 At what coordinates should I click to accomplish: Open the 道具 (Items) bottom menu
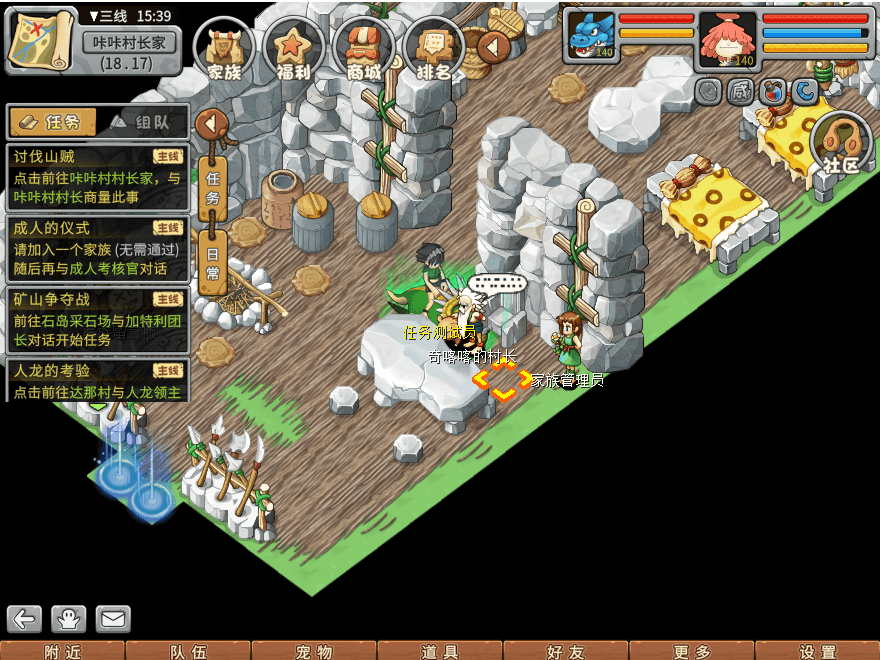[440, 651]
